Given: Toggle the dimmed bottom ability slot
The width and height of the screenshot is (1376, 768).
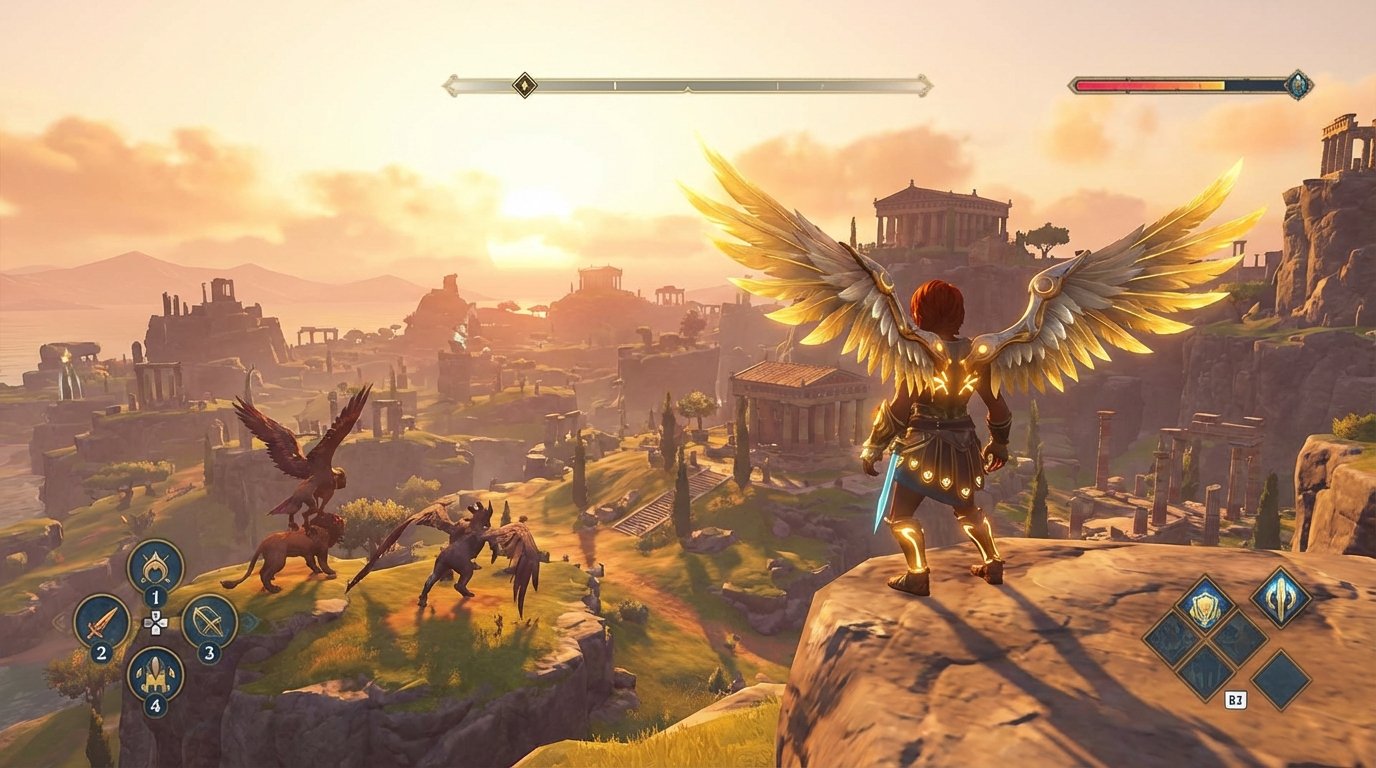Looking at the screenshot, I should 1205,668.
